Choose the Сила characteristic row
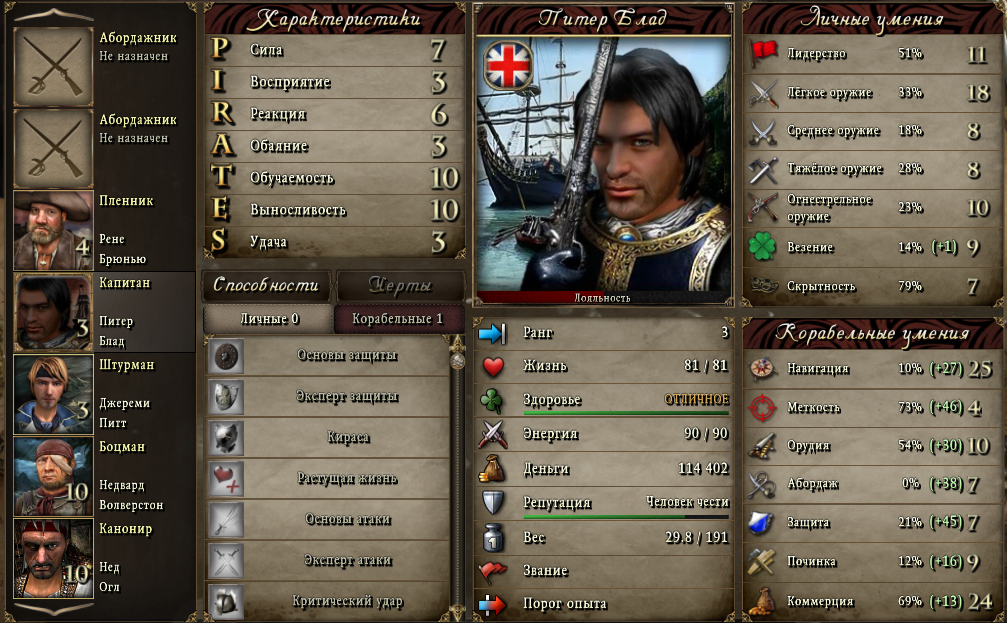 [335, 50]
